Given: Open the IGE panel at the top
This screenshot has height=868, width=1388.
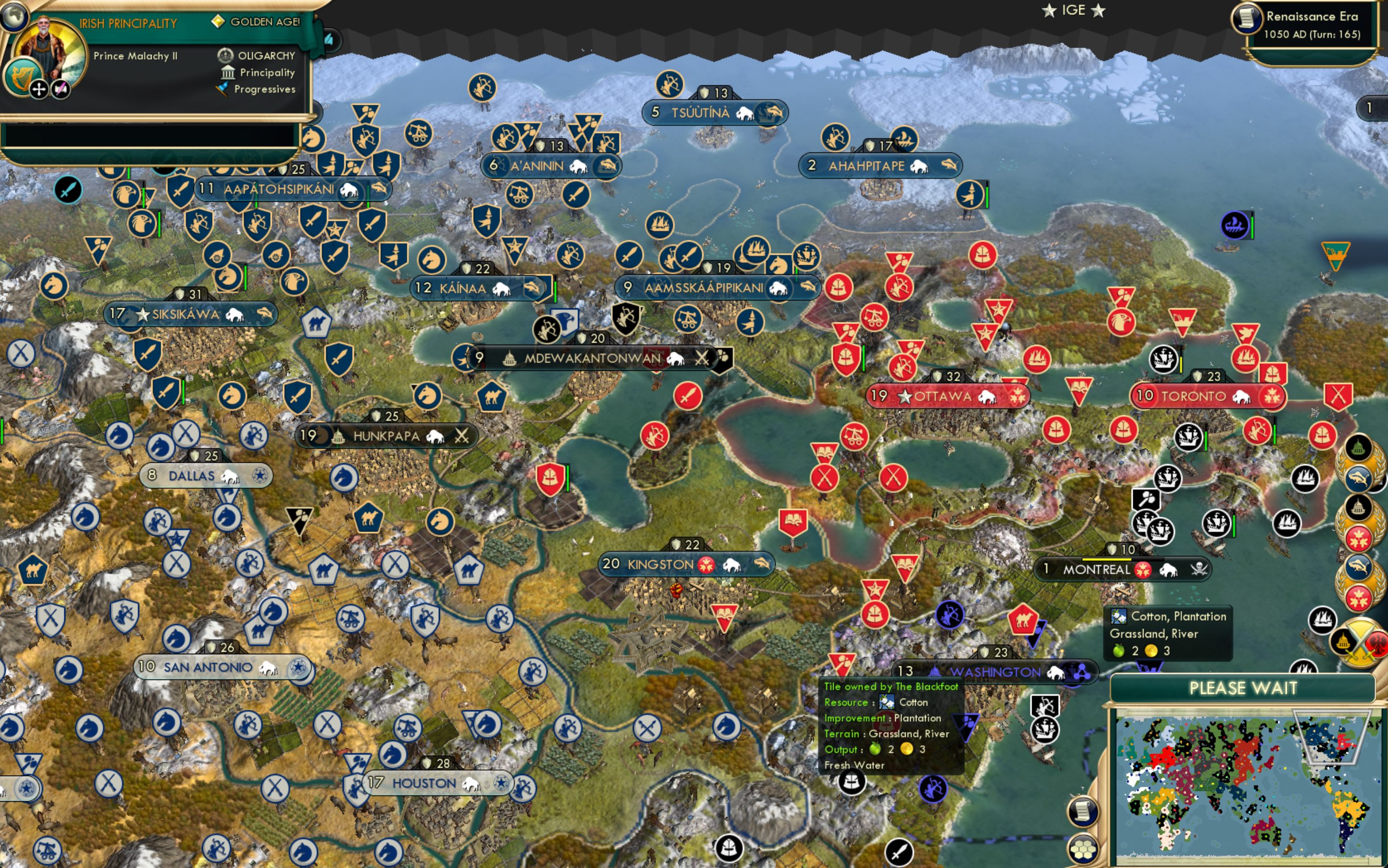Looking at the screenshot, I should pyautogui.click(x=1074, y=10).
